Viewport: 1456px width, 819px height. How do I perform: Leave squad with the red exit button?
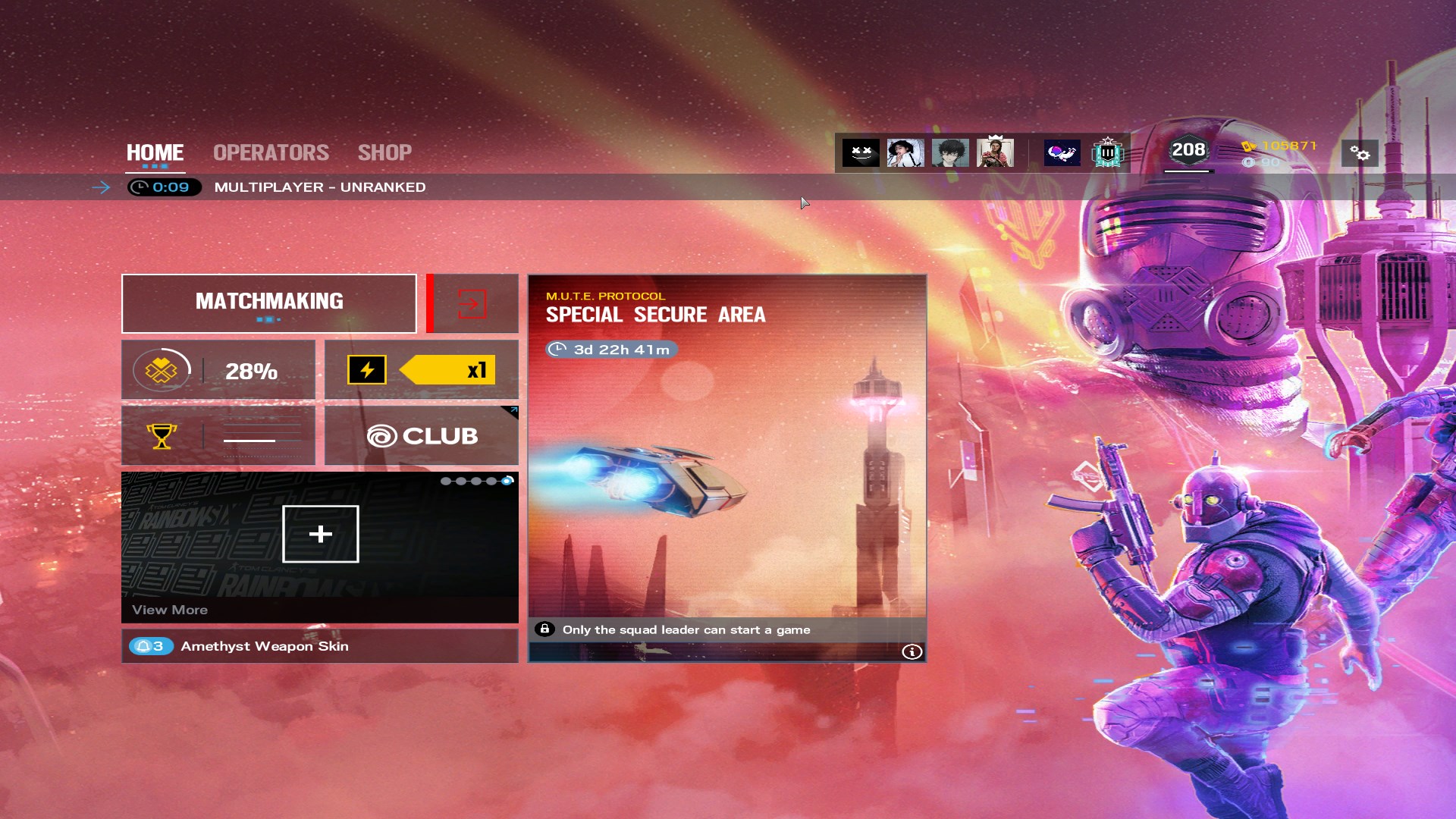coord(472,304)
